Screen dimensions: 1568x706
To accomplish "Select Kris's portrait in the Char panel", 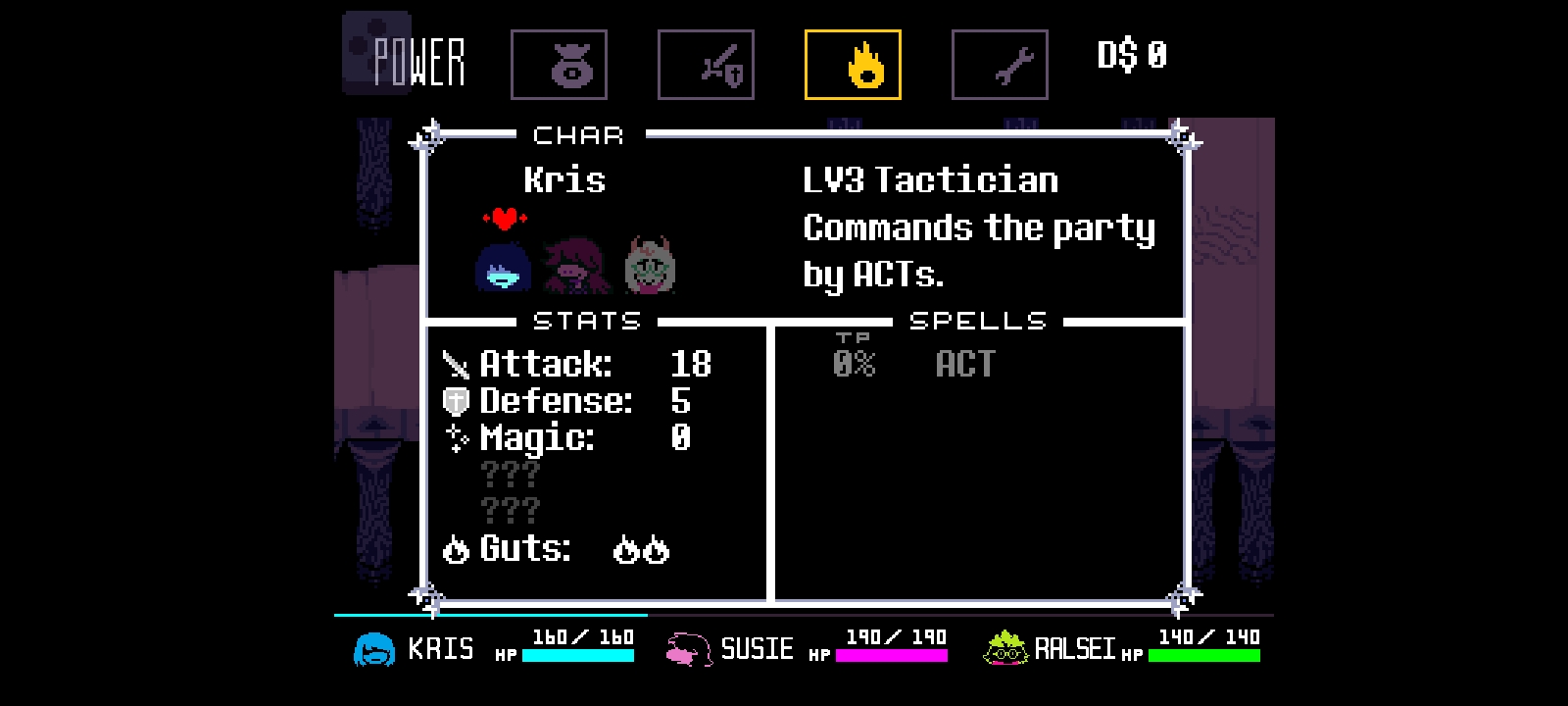I will click(x=503, y=267).
